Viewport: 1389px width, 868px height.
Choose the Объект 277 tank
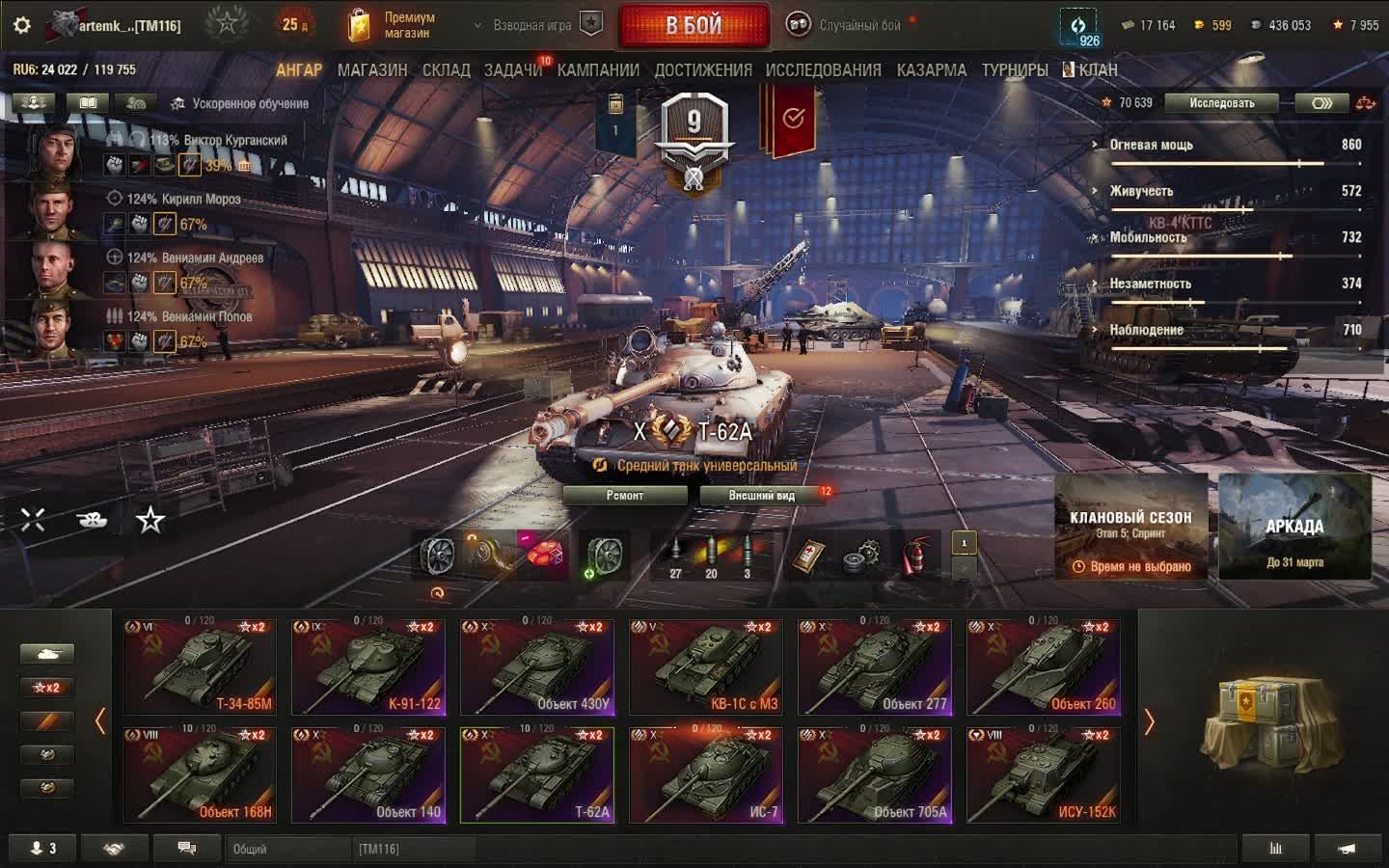pyautogui.click(x=875, y=667)
